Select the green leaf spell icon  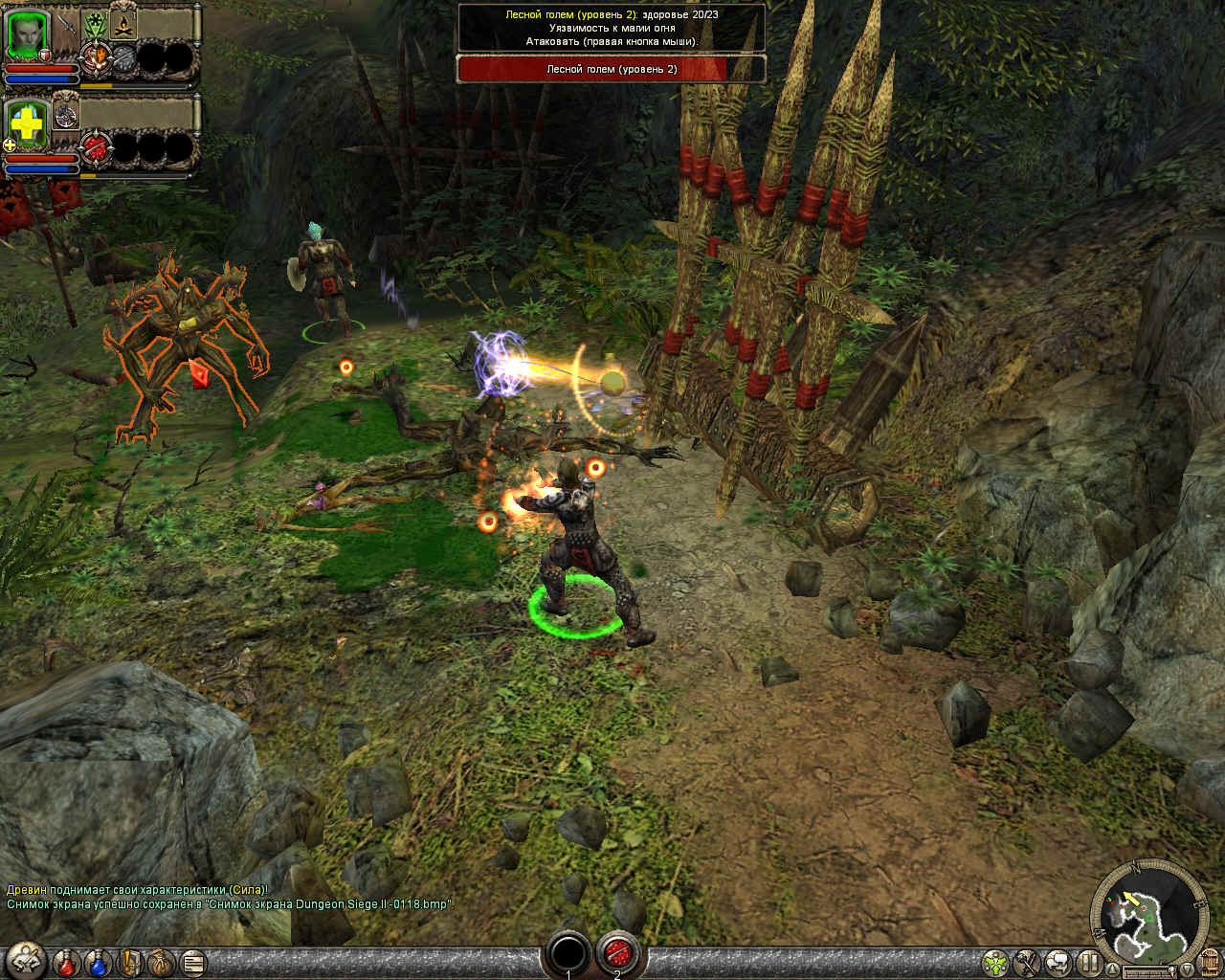click(x=95, y=25)
